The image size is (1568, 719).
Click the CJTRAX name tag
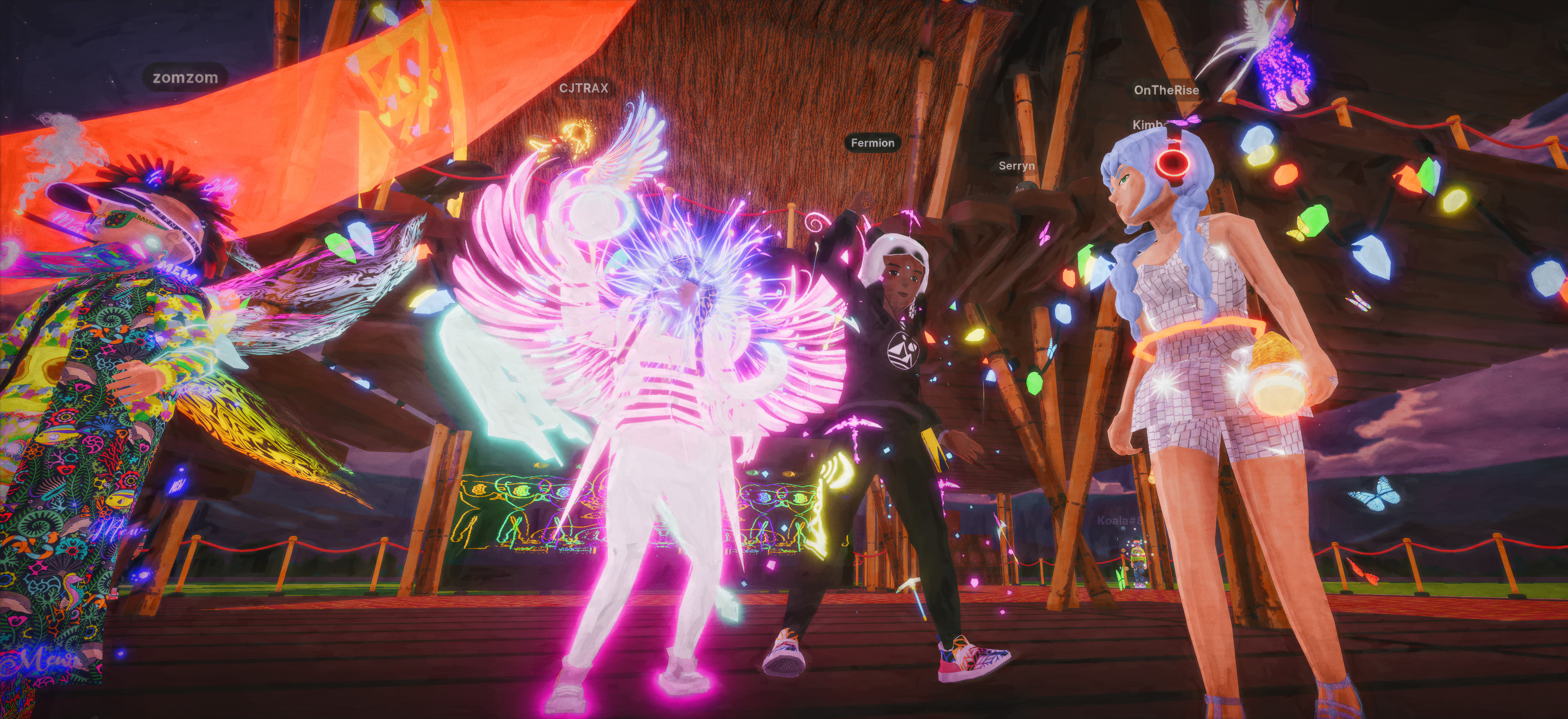pyautogui.click(x=584, y=88)
